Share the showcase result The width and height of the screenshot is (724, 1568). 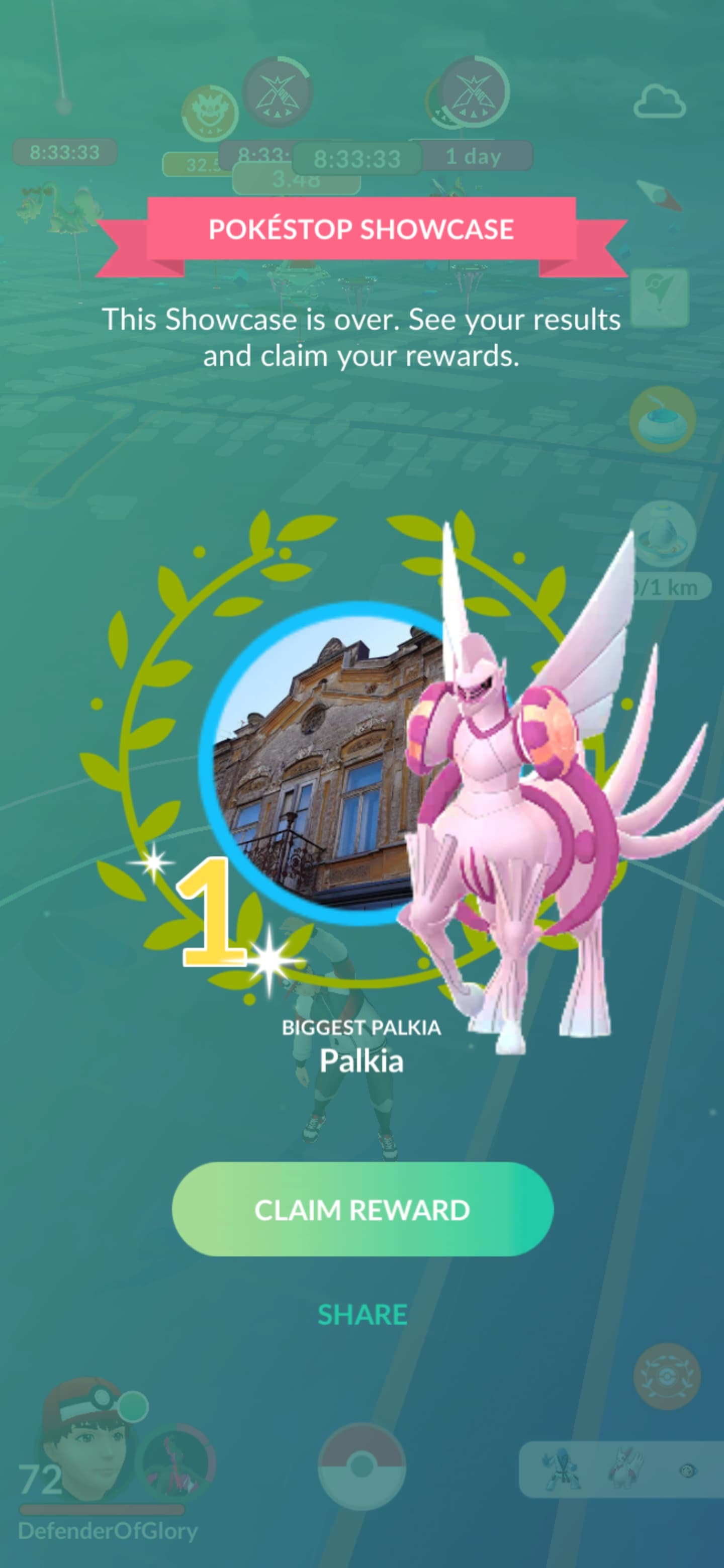coord(363,1315)
